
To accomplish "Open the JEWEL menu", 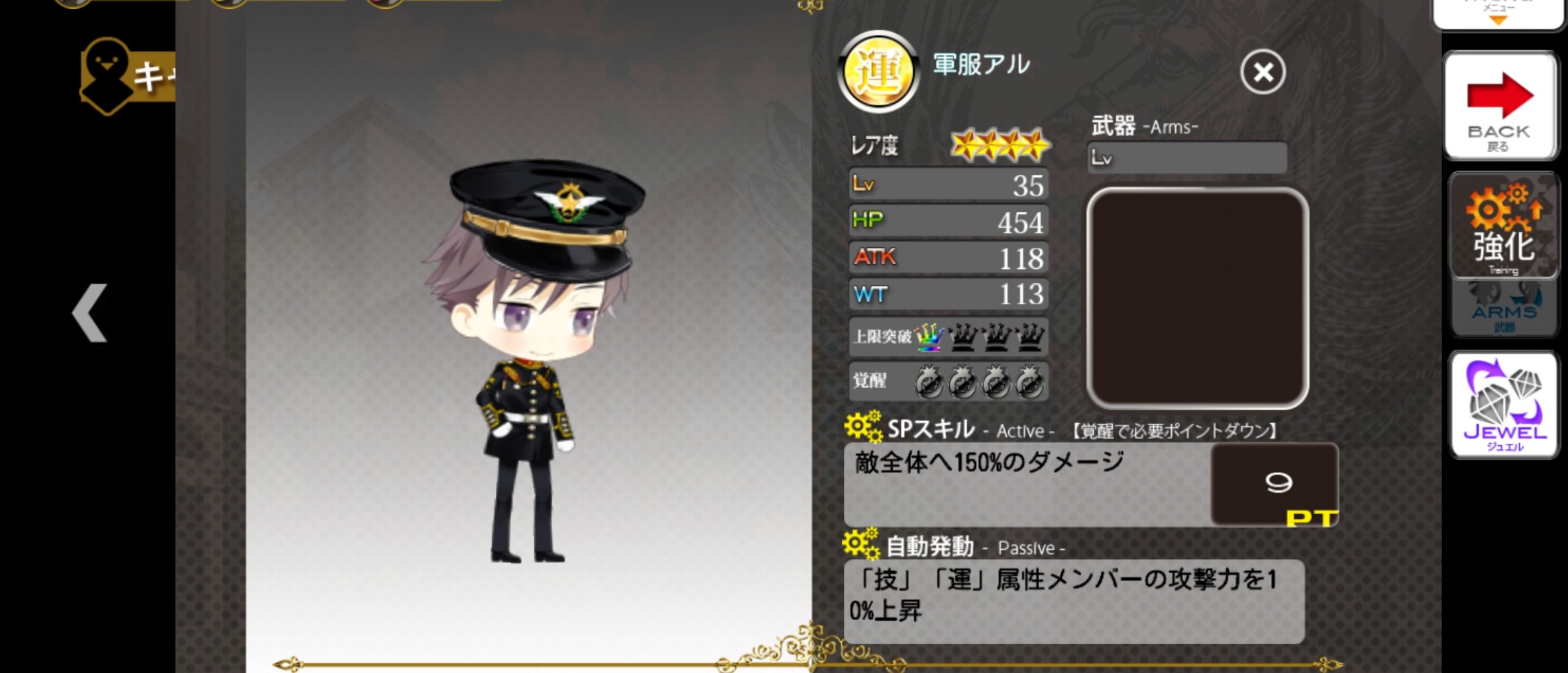I will (x=1504, y=405).
